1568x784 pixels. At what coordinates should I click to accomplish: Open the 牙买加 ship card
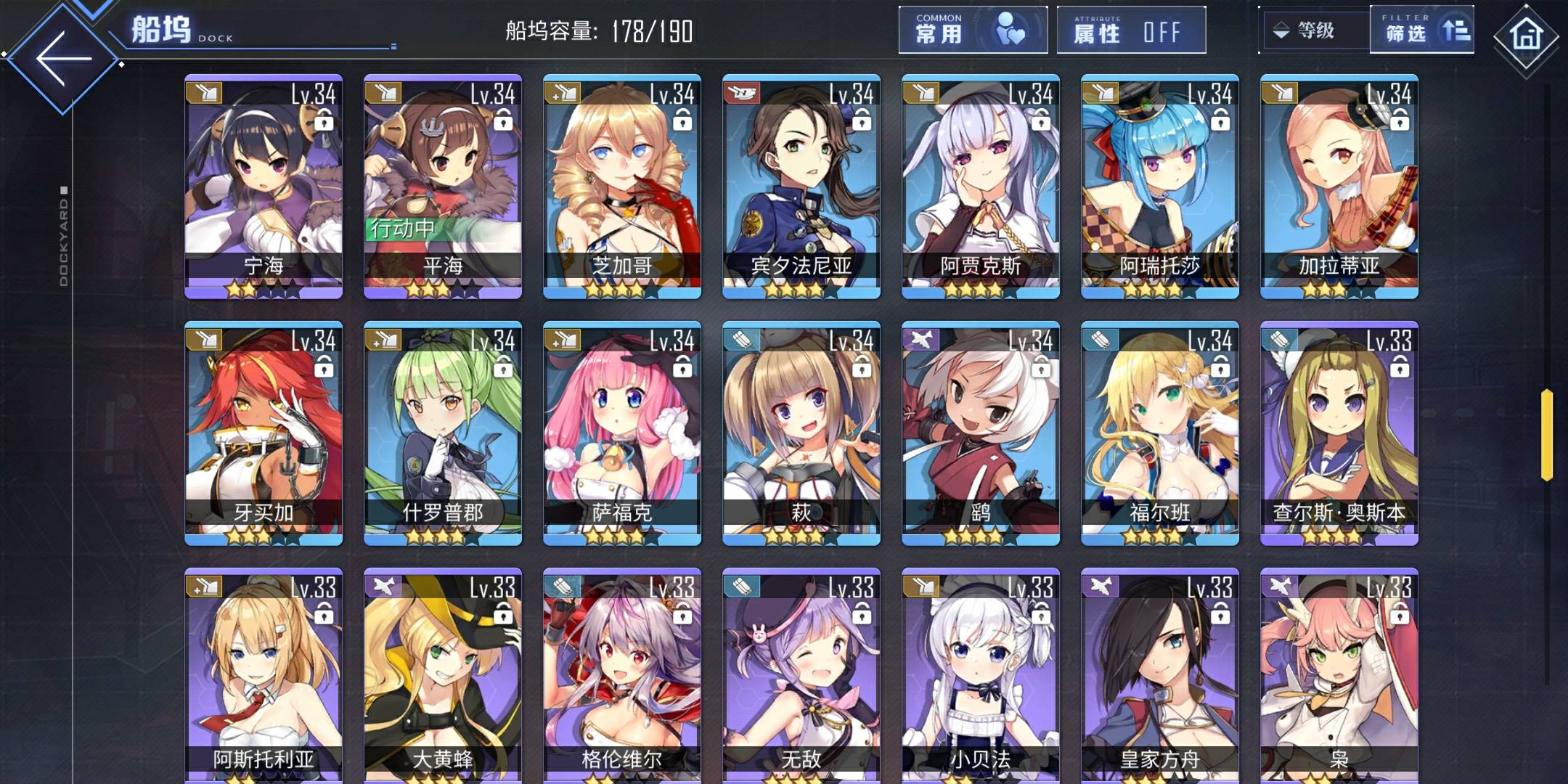[264, 433]
